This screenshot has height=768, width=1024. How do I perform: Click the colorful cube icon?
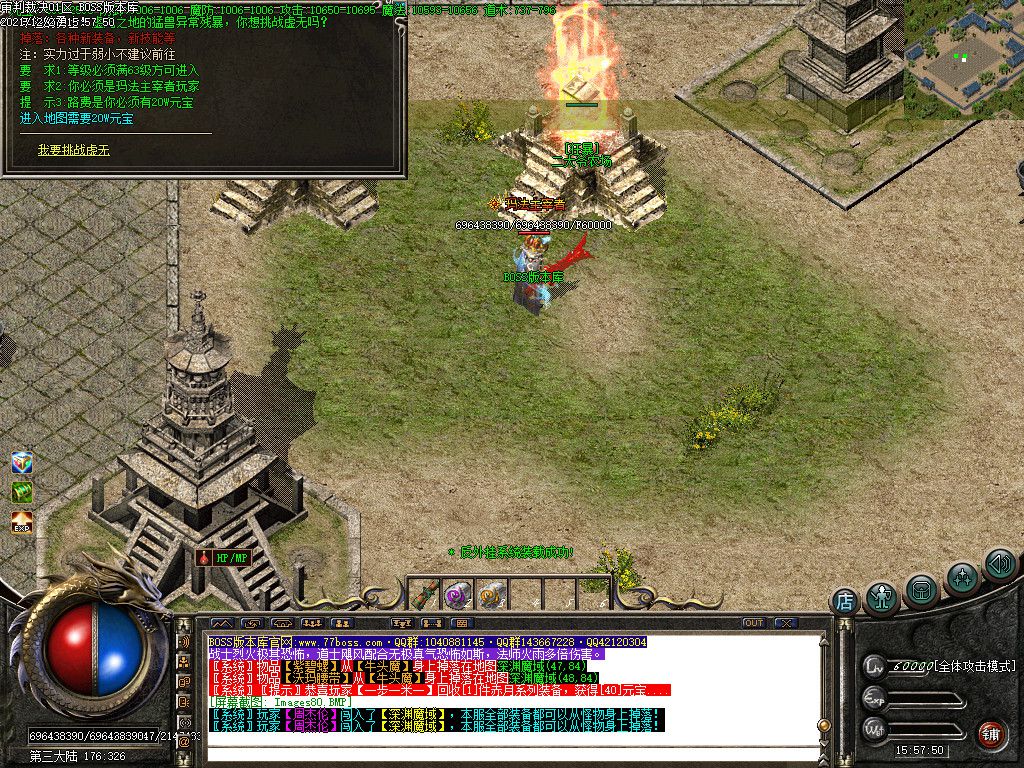(x=22, y=463)
